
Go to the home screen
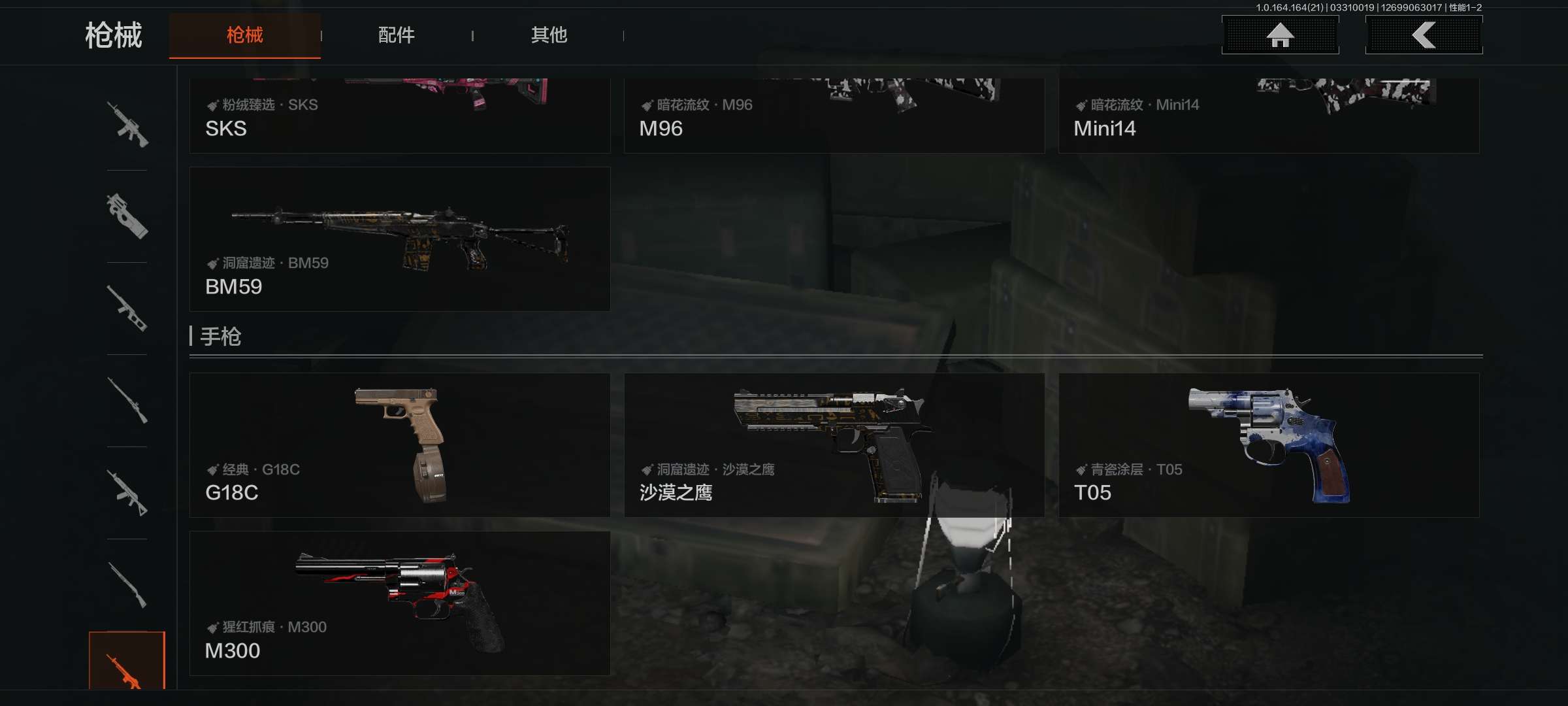(1280, 35)
